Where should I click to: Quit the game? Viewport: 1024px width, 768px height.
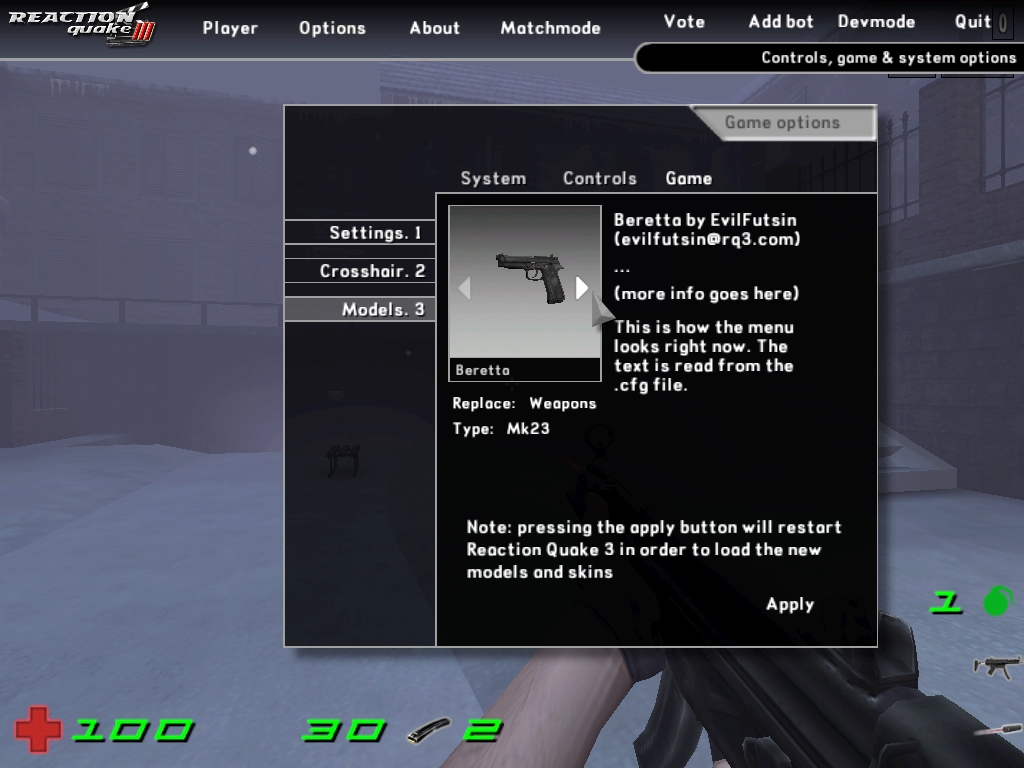[x=972, y=21]
